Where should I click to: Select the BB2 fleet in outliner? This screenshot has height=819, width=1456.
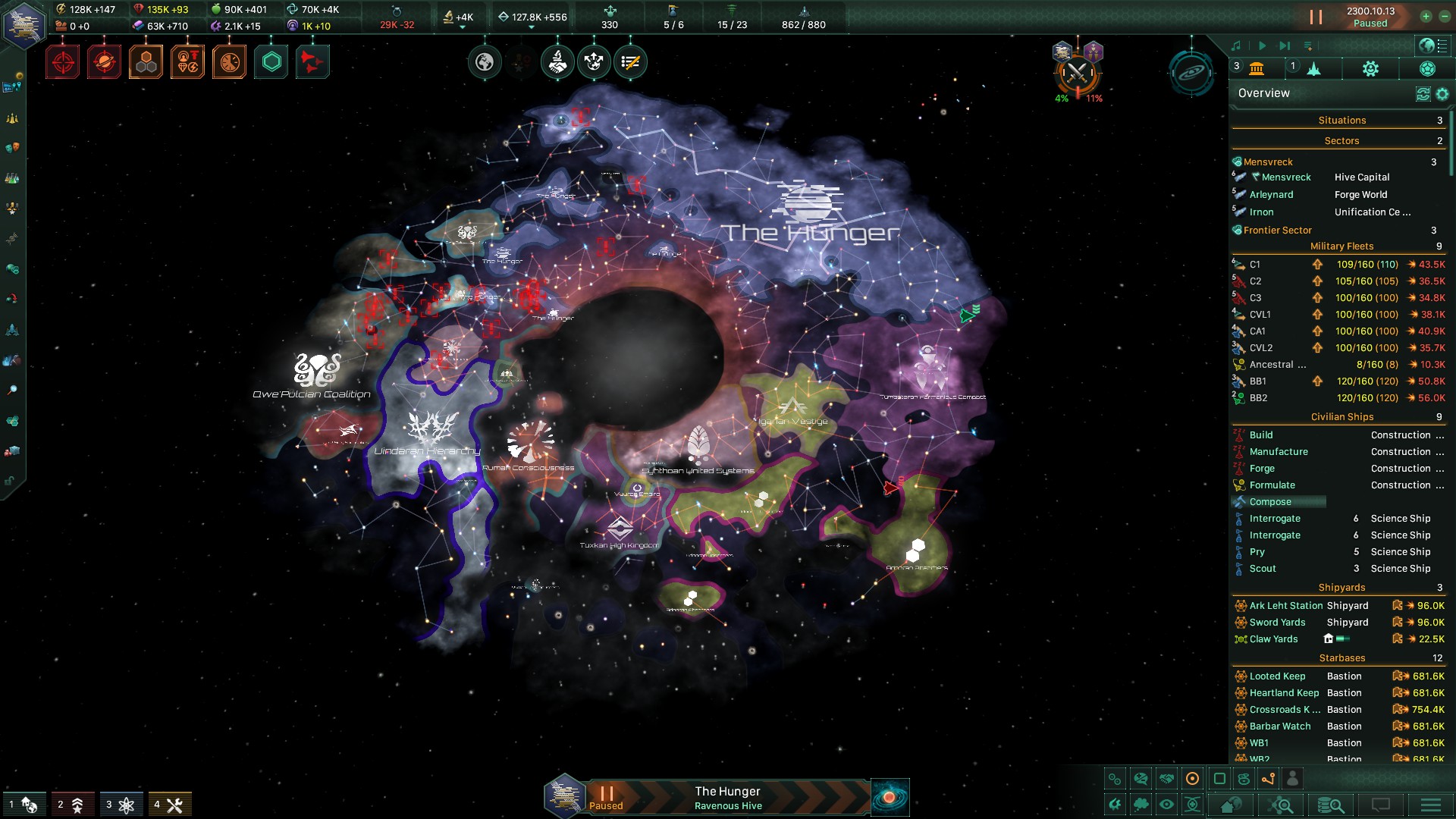[1258, 398]
